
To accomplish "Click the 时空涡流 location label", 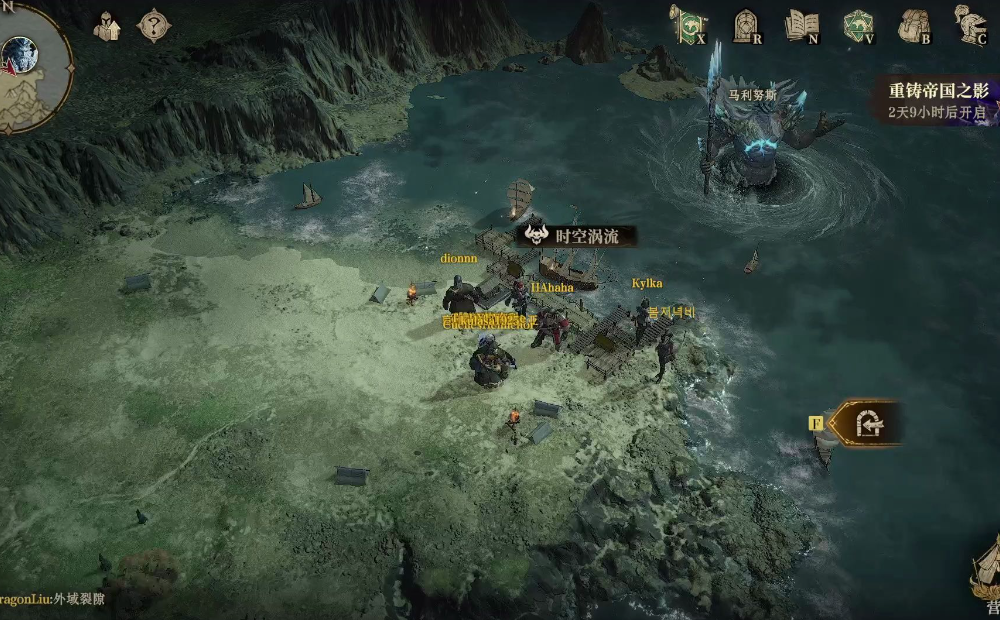I will 578,236.
